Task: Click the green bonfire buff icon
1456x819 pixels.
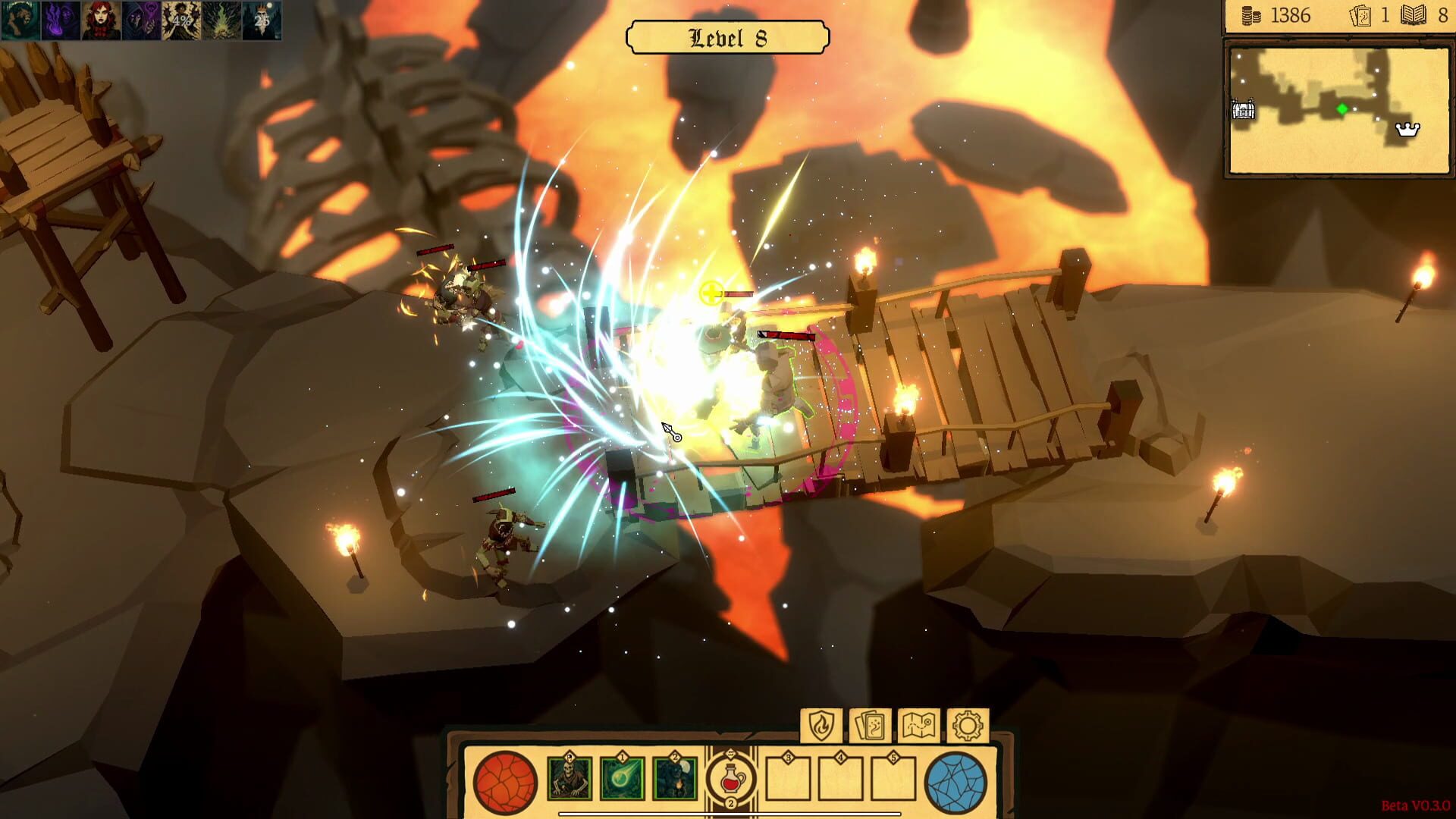Action: click(x=221, y=20)
